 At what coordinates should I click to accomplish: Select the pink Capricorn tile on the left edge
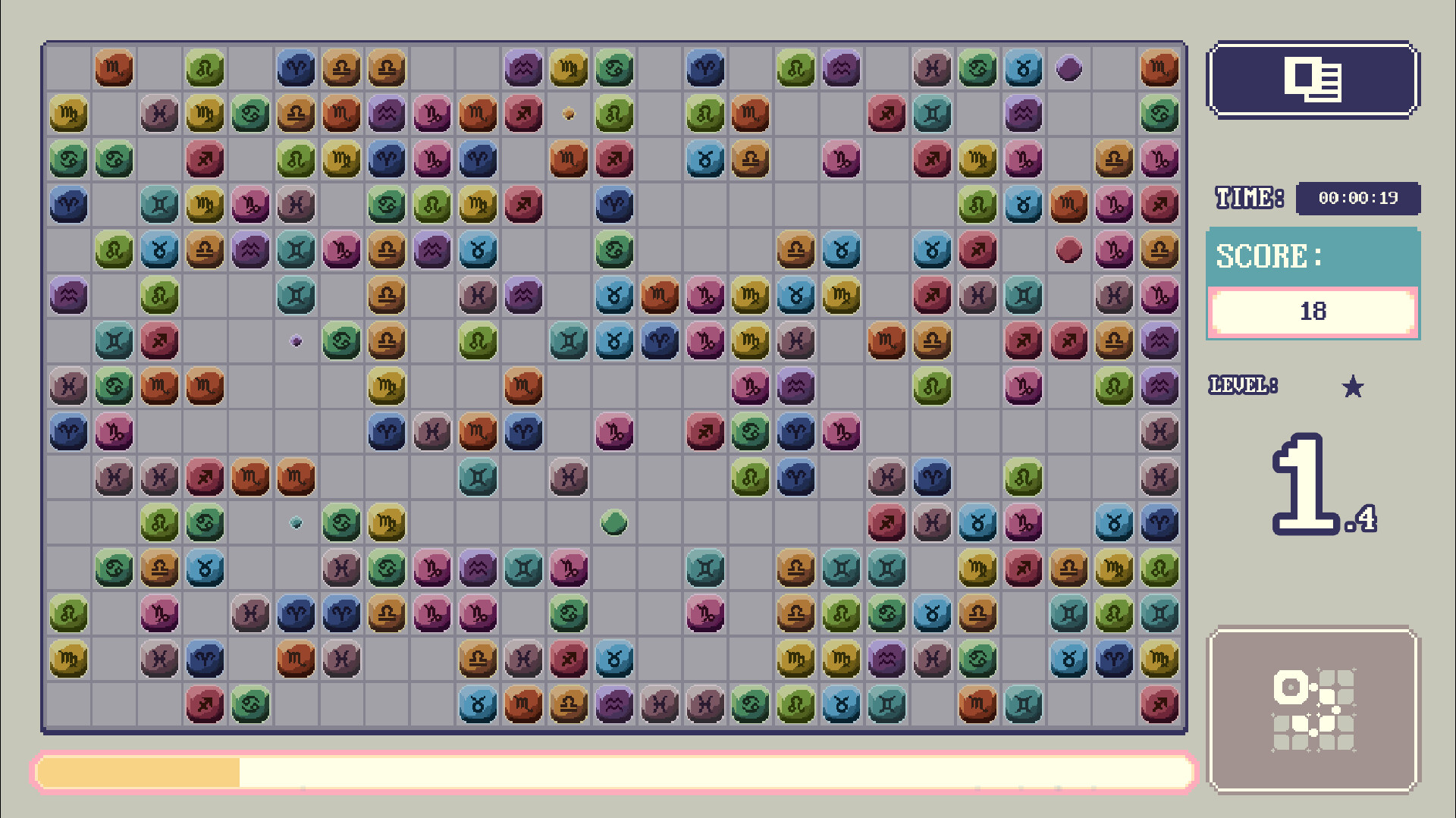pyautogui.click(x=114, y=432)
